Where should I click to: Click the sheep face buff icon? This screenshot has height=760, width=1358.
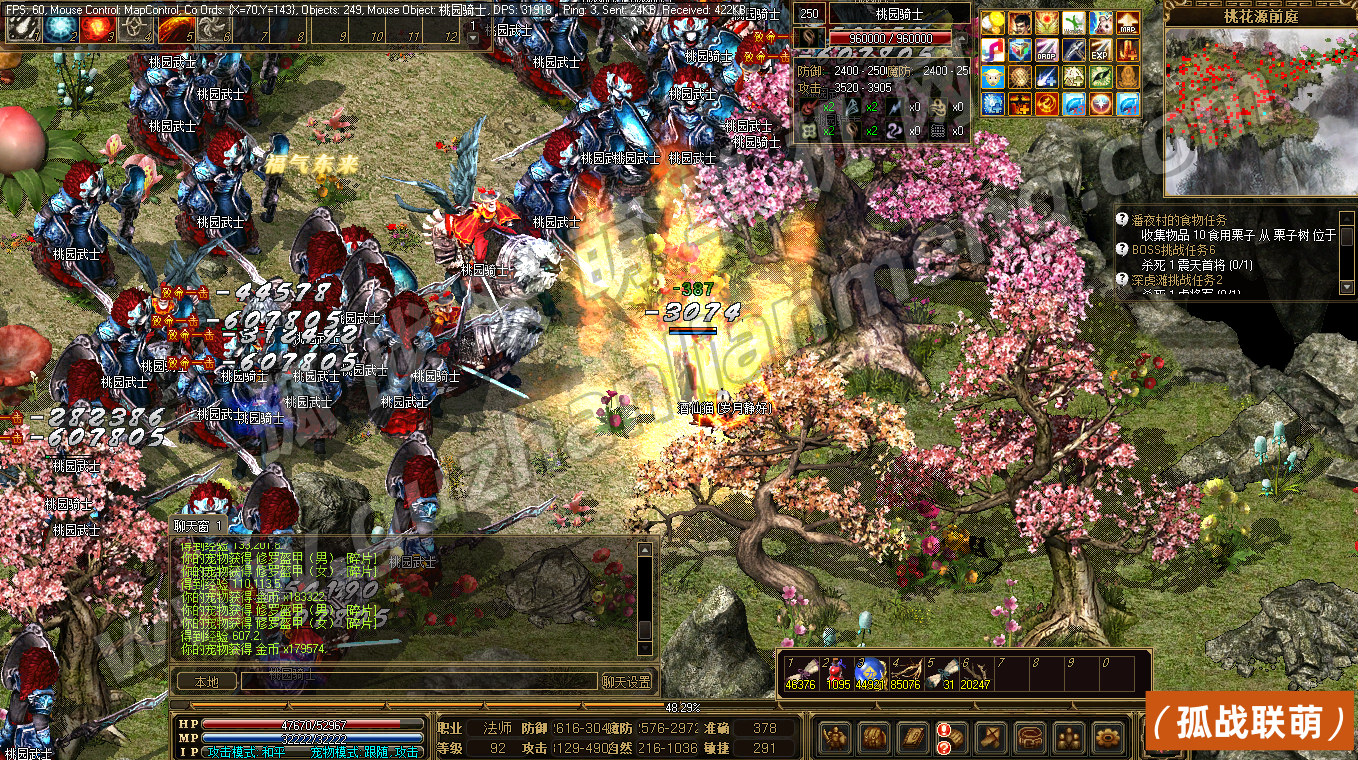992,77
